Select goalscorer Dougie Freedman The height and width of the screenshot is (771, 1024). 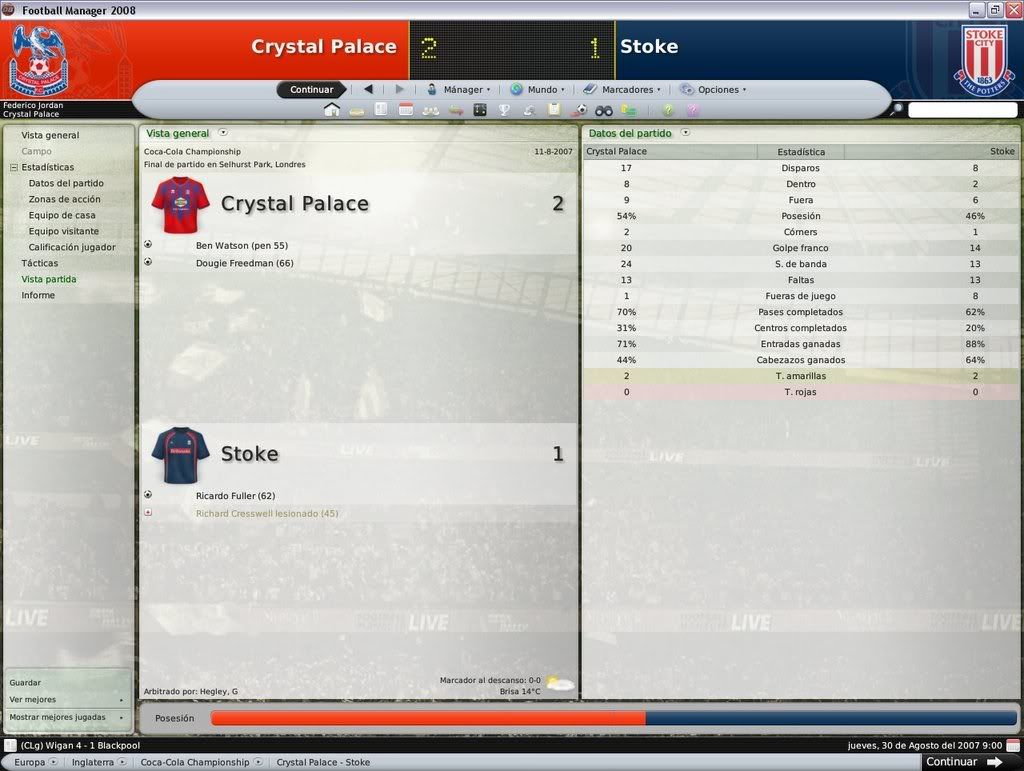coord(244,263)
